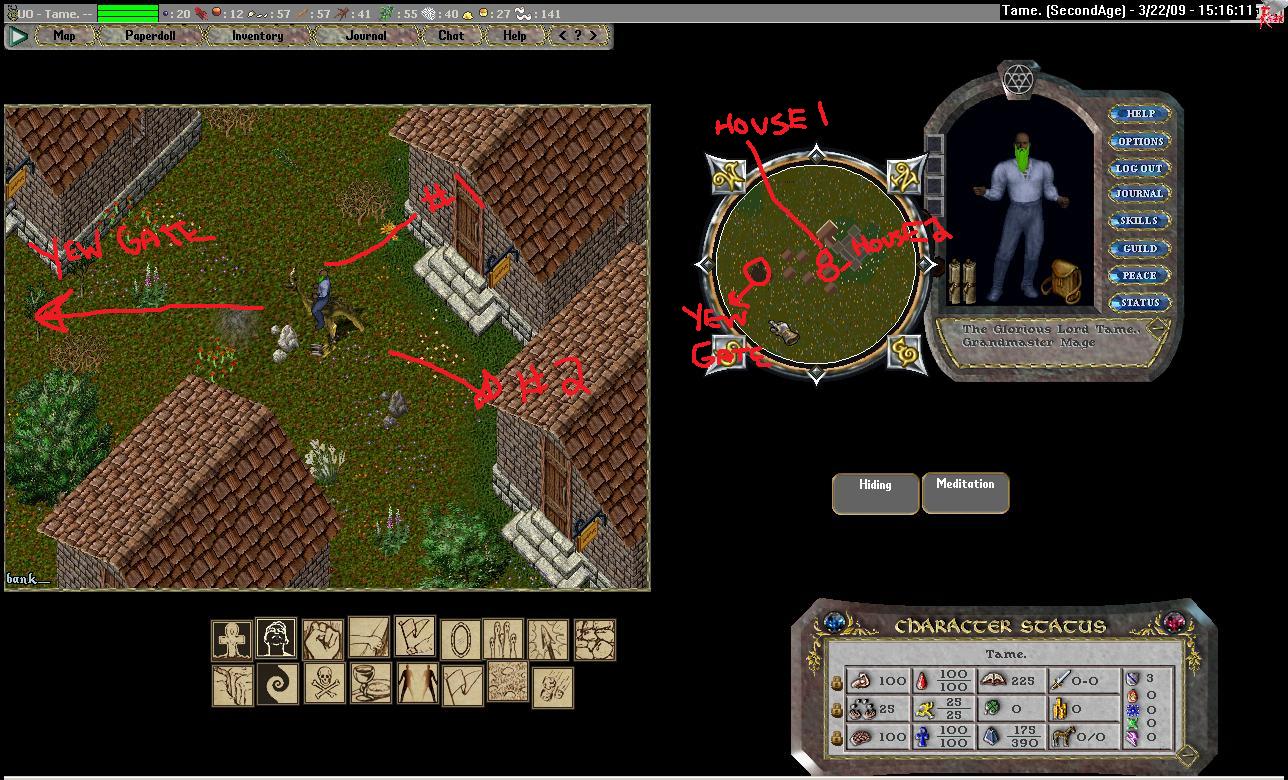Cast the clenched fist spell icon
This screenshot has width=1288, height=780.
(323, 639)
